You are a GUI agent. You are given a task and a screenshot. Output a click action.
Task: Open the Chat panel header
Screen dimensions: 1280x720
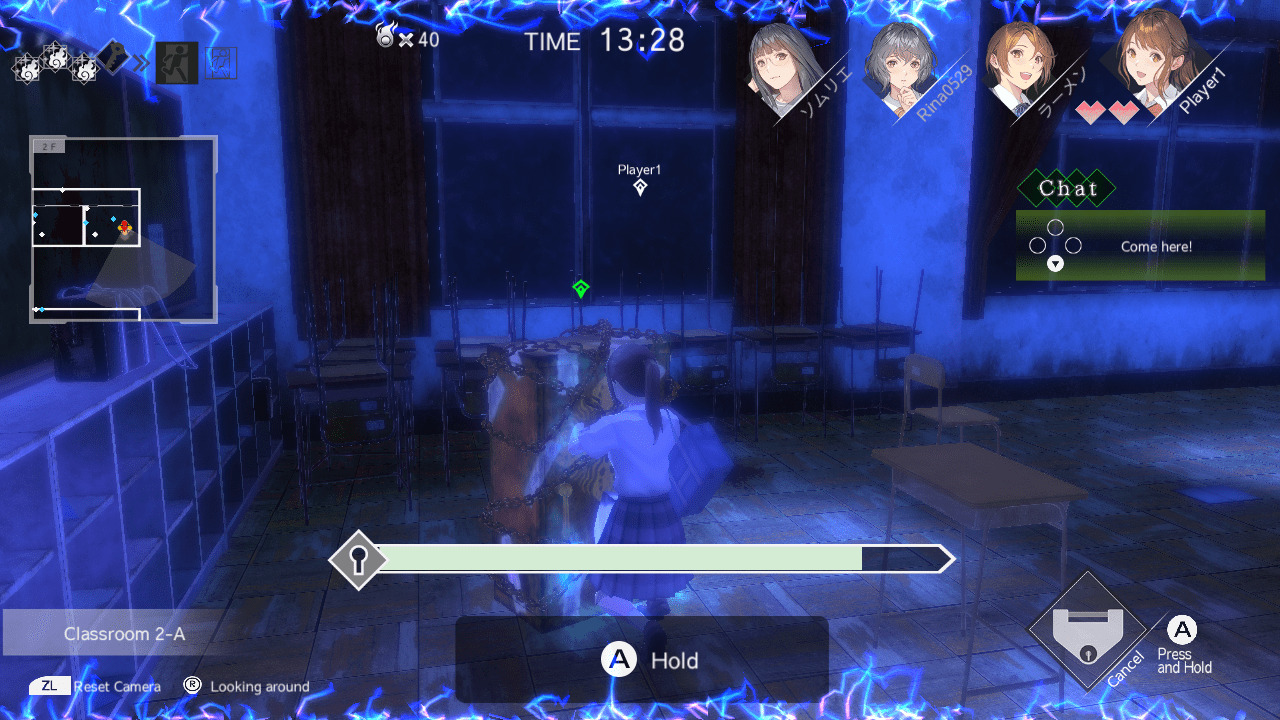pos(1065,188)
